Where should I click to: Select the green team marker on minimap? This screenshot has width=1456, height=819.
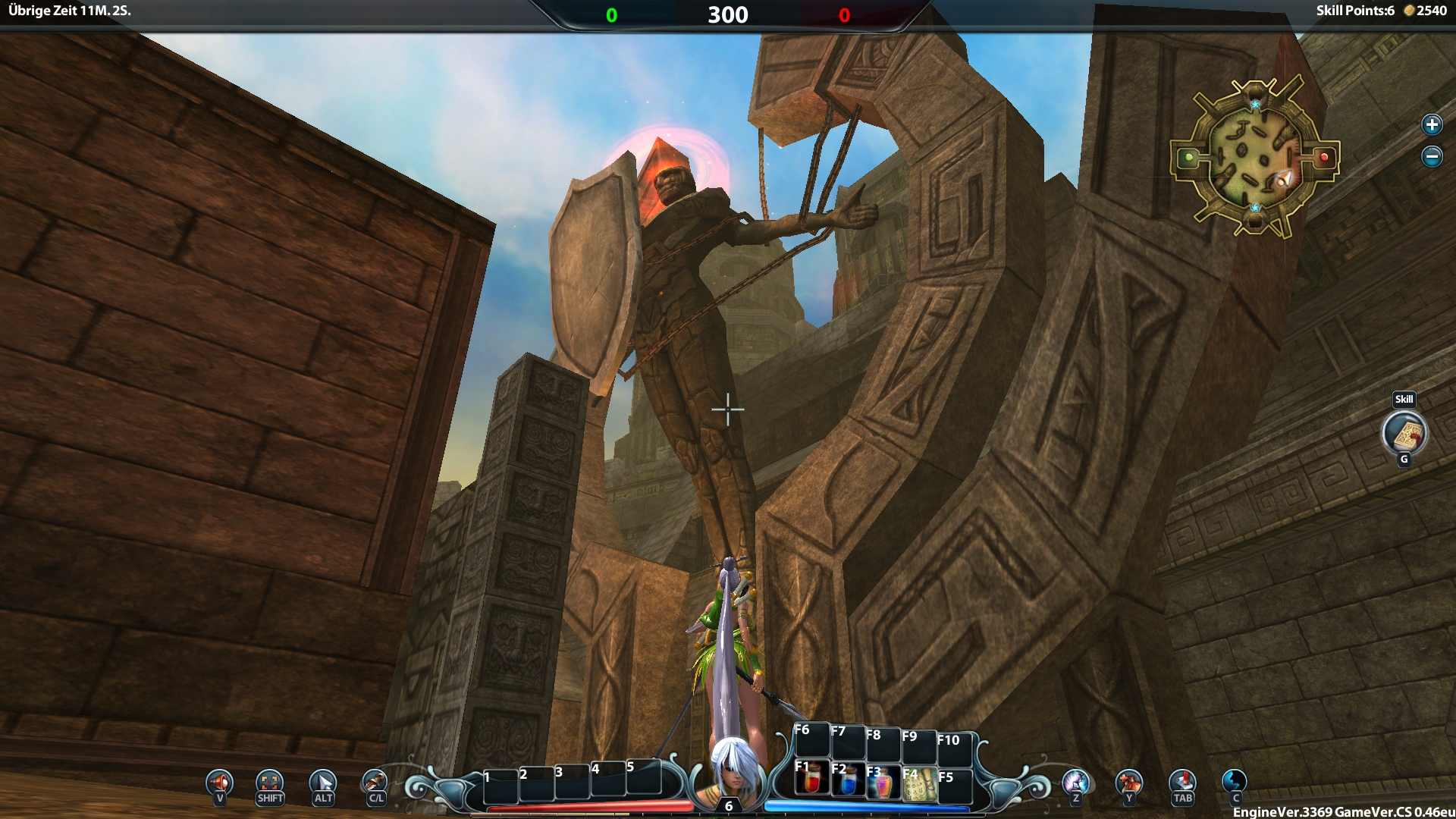tap(1189, 158)
